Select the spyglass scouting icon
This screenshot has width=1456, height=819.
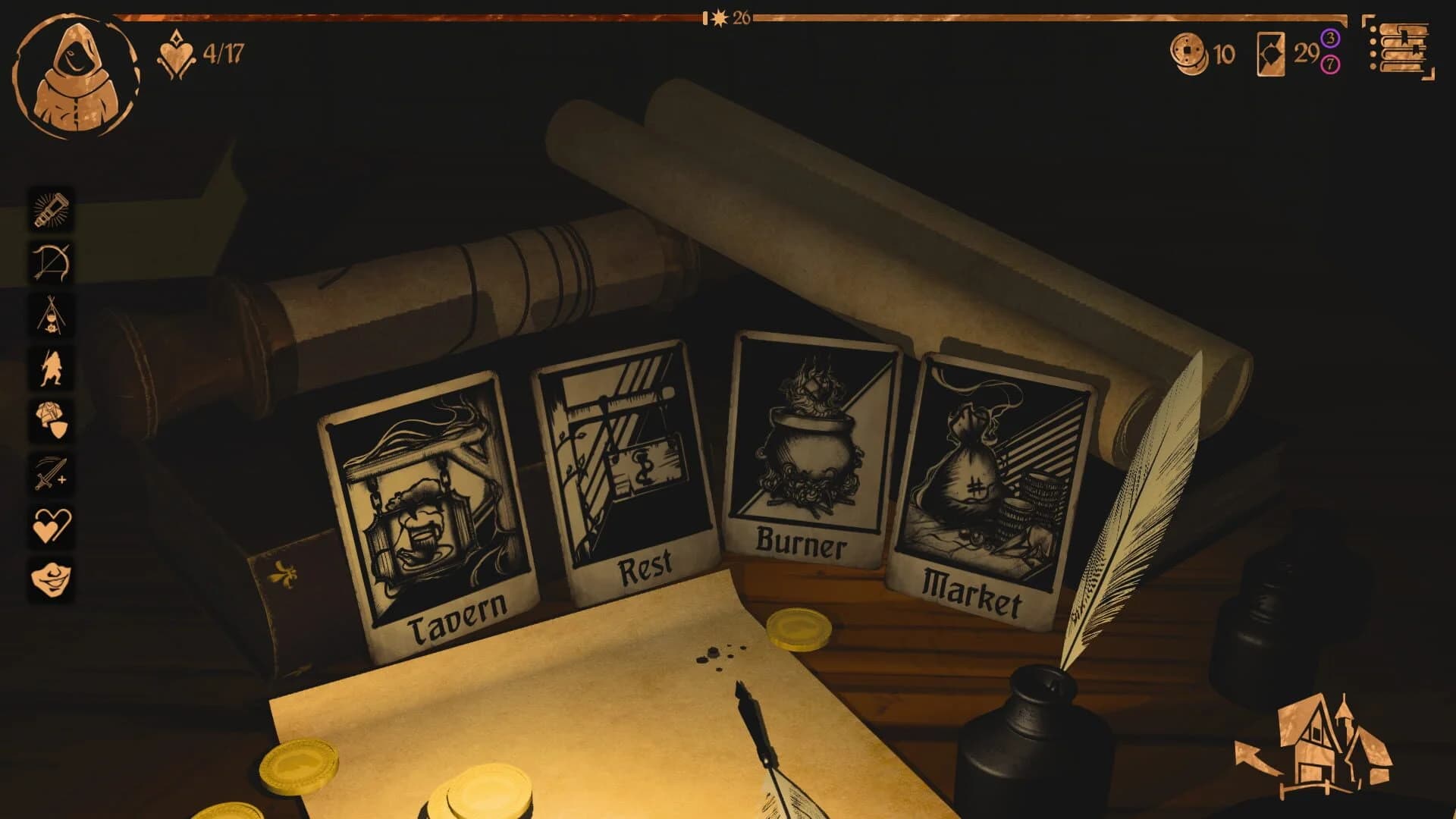tap(50, 210)
